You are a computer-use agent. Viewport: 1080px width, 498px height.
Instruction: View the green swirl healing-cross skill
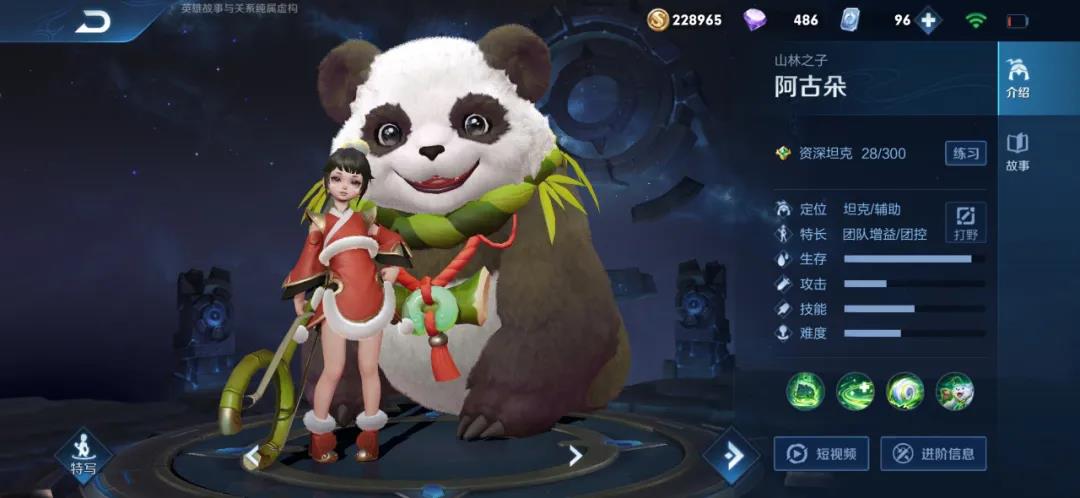click(x=855, y=391)
